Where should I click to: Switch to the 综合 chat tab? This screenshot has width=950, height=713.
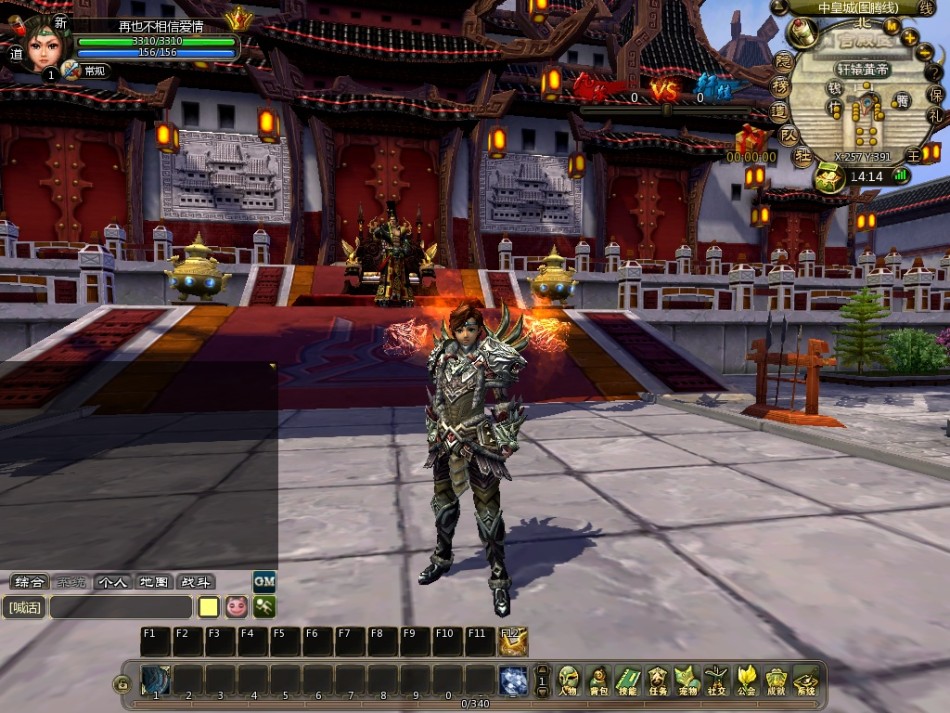[28, 582]
